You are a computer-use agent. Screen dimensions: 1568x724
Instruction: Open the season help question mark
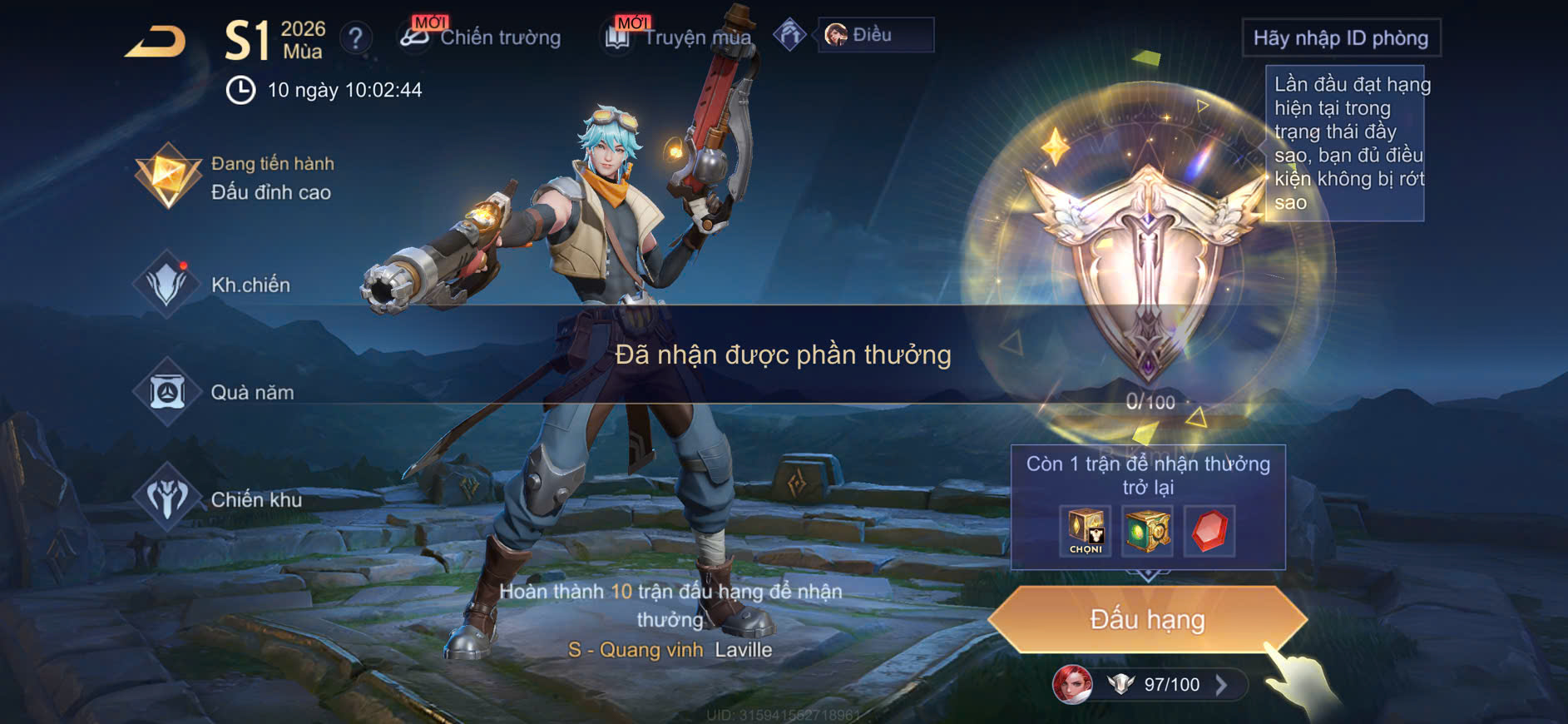(x=356, y=37)
